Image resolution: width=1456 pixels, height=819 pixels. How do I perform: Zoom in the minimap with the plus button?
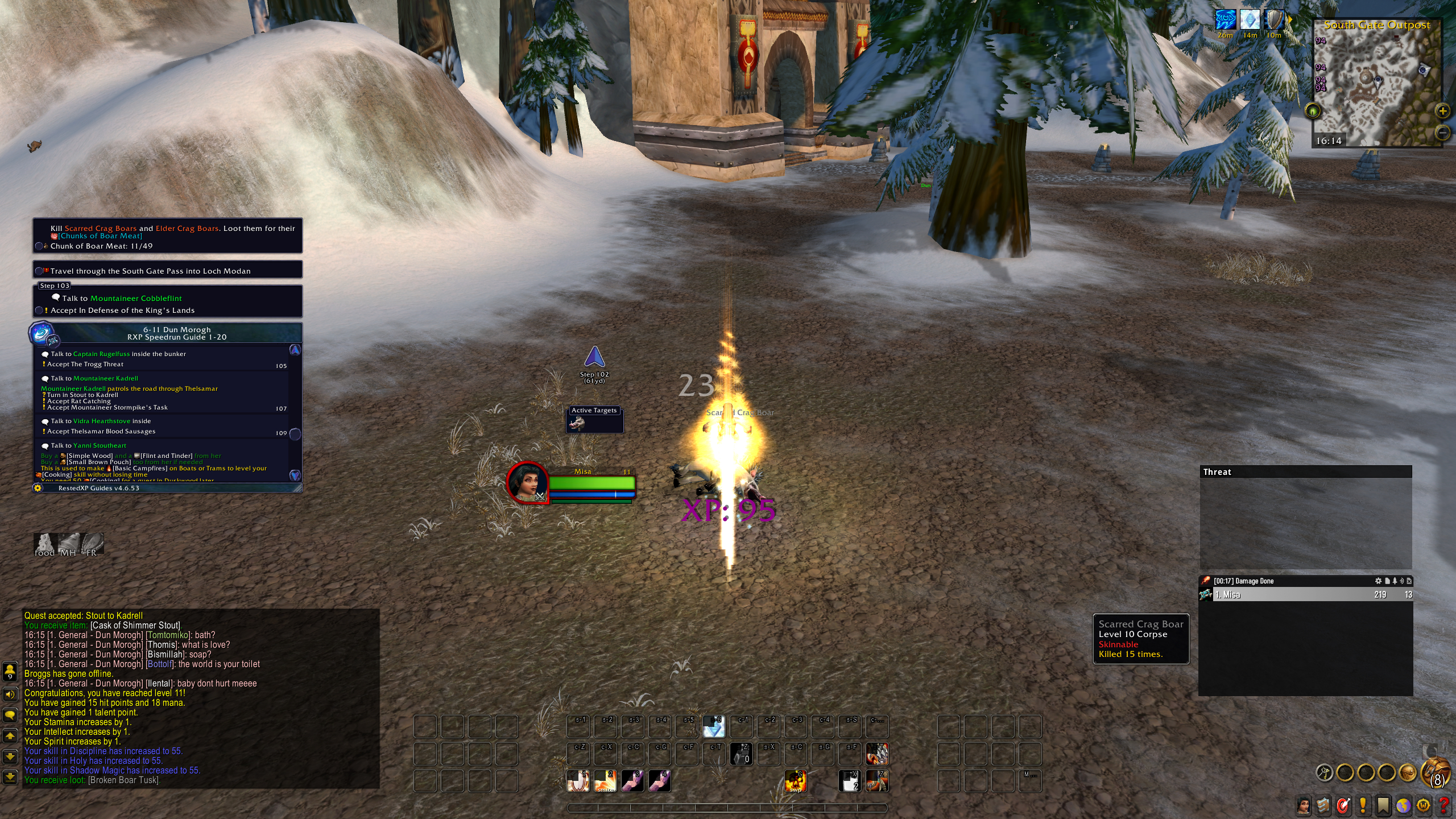coord(1443,111)
